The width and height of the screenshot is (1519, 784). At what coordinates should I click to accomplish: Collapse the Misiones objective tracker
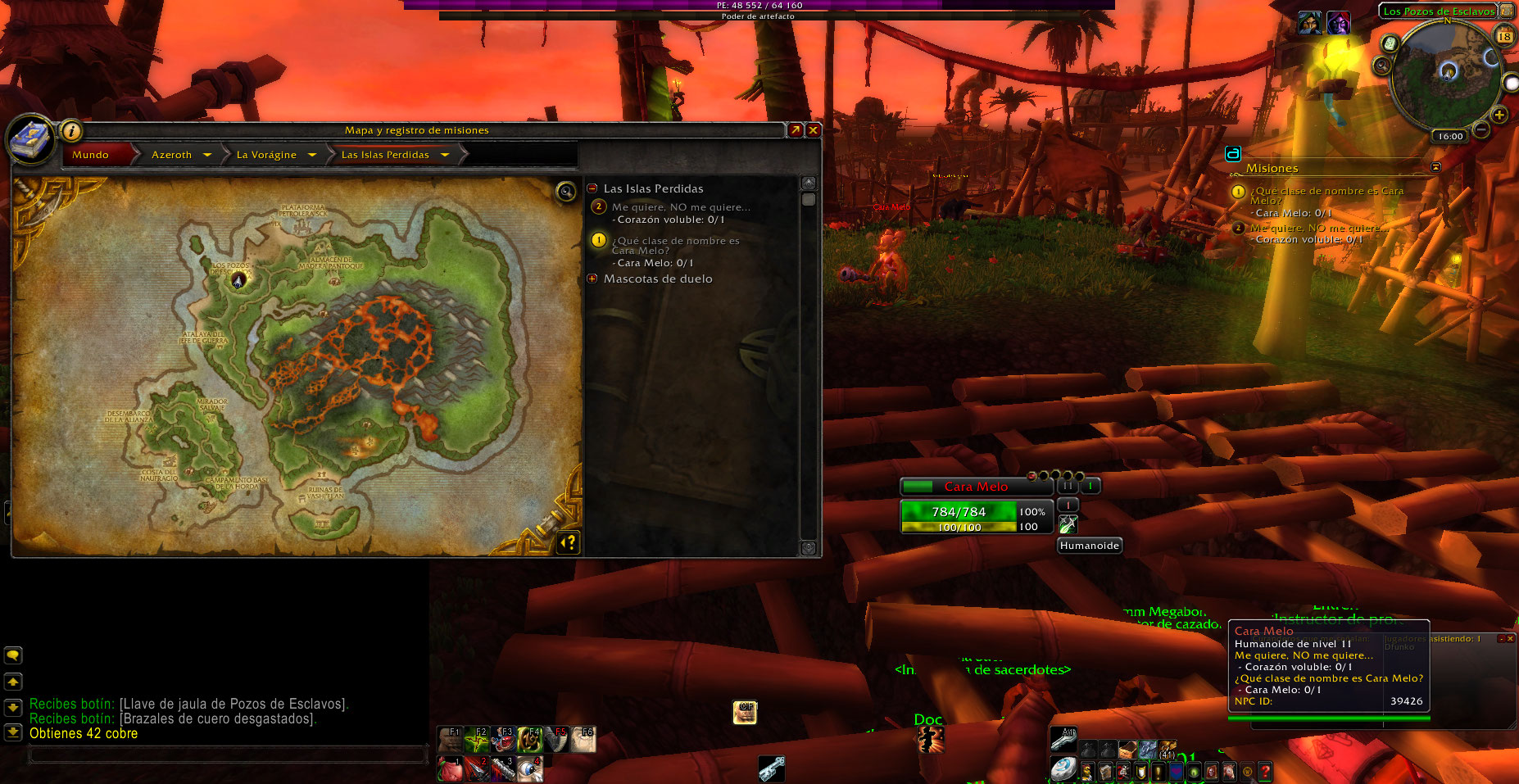(1435, 167)
